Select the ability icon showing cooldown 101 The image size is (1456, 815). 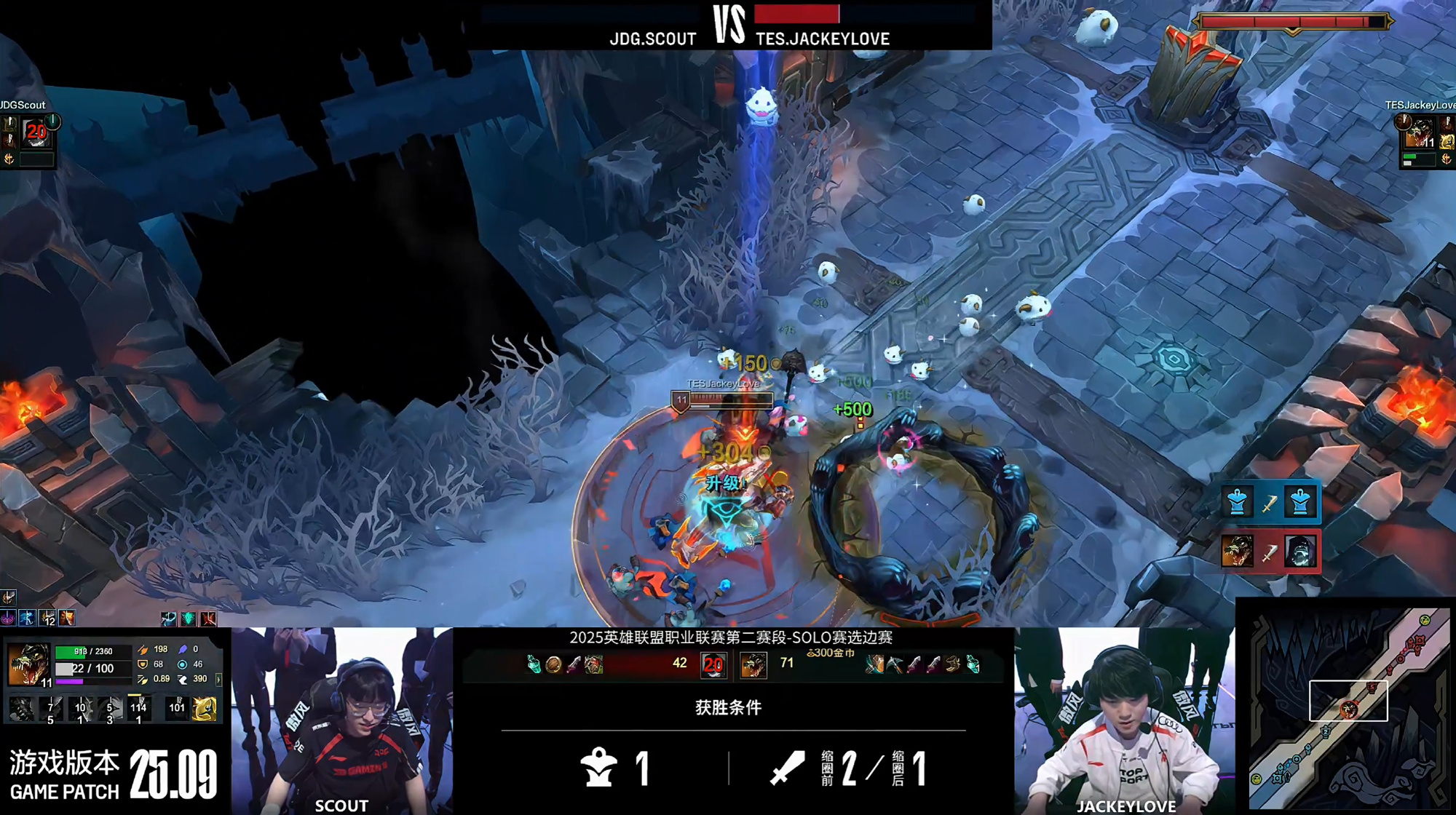[177, 708]
